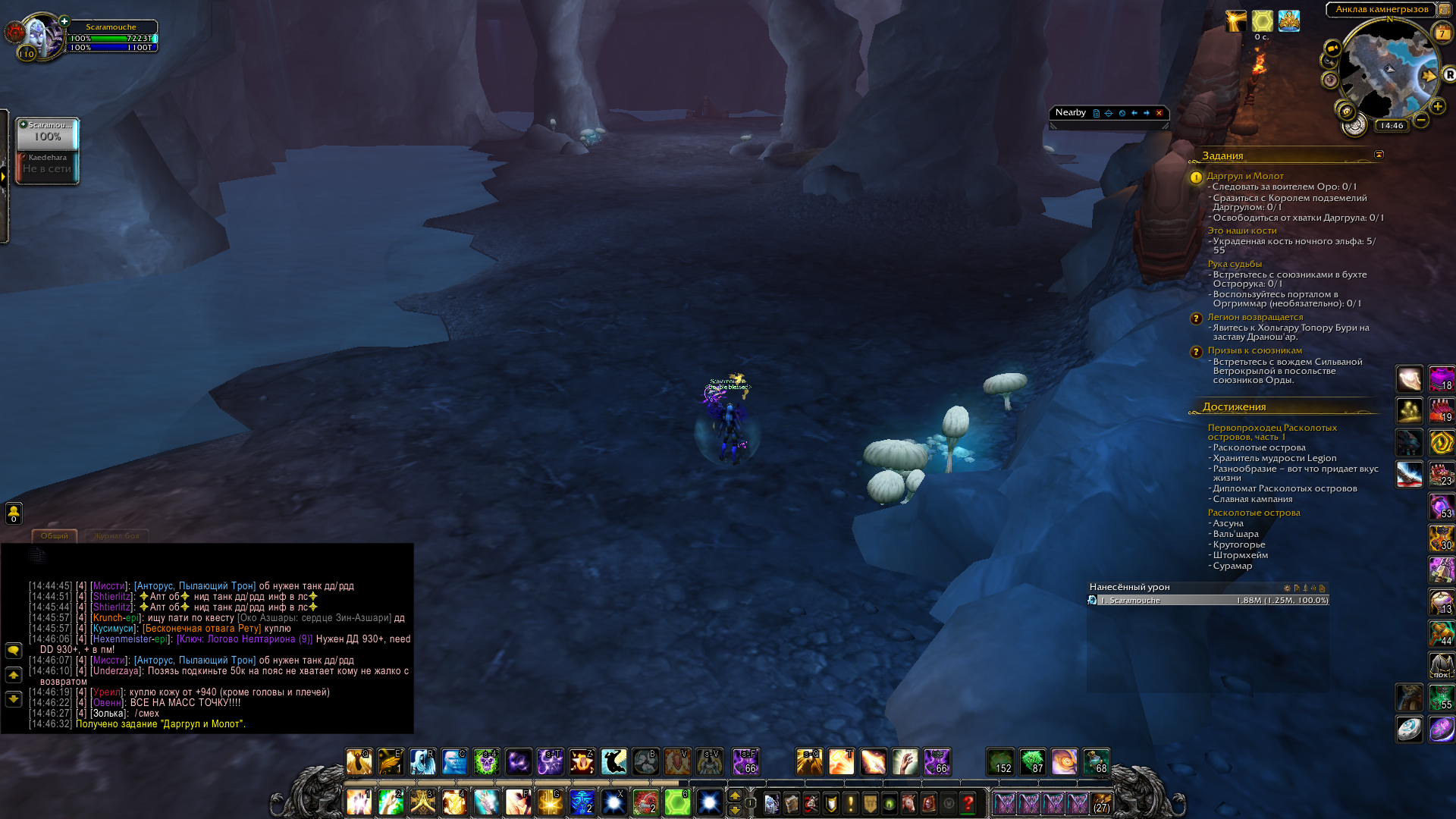The height and width of the screenshot is (819, 1456).
Task: Collapse the Задания quest tracker
Action: [x=1379, y=155]
